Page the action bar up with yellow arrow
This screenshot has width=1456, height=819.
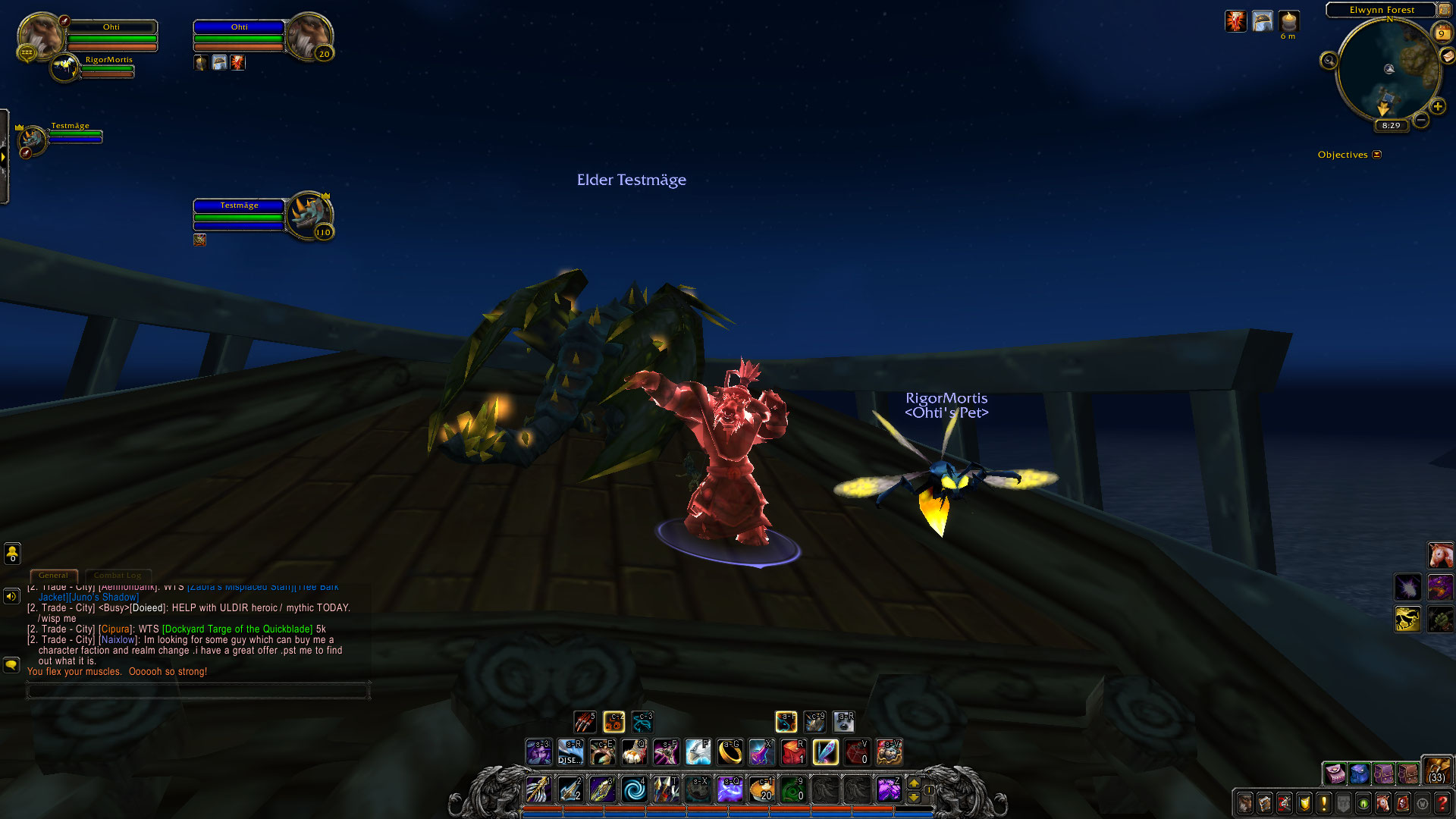[x=914, y=783]
